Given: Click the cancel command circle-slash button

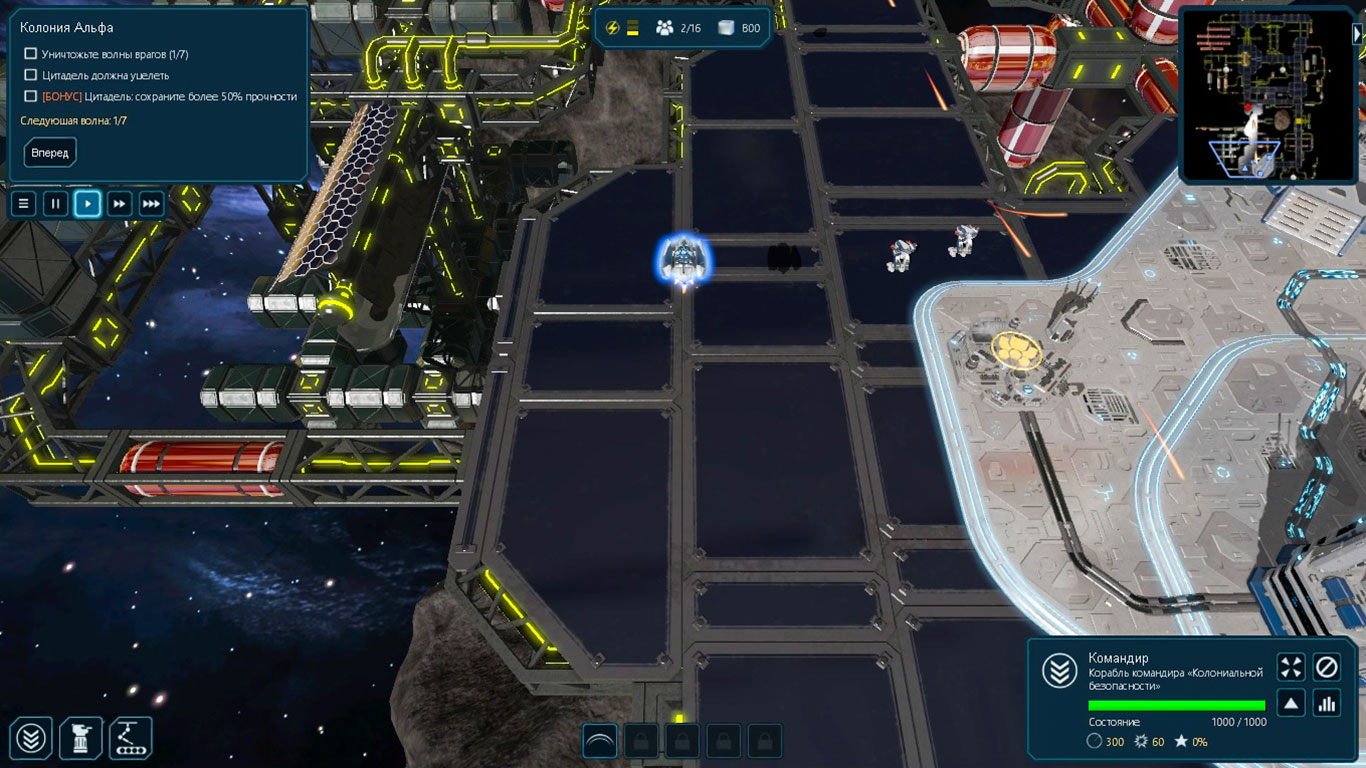Looking at the screenshot, I should click(x=1326, y=667).
